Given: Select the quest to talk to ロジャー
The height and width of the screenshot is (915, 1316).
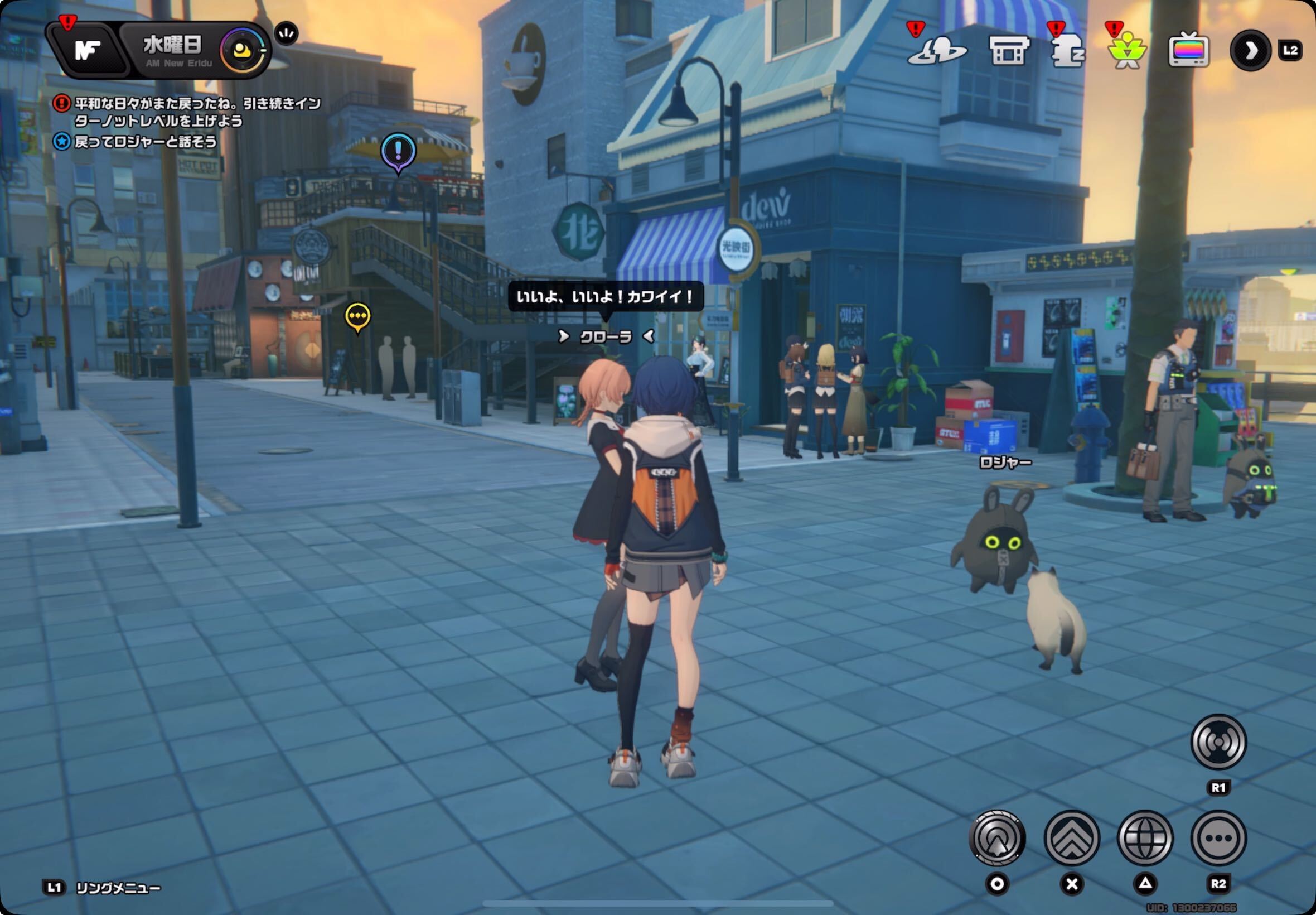Looking at the screenshot, I should pyautogui.click(x=146, y=142).
